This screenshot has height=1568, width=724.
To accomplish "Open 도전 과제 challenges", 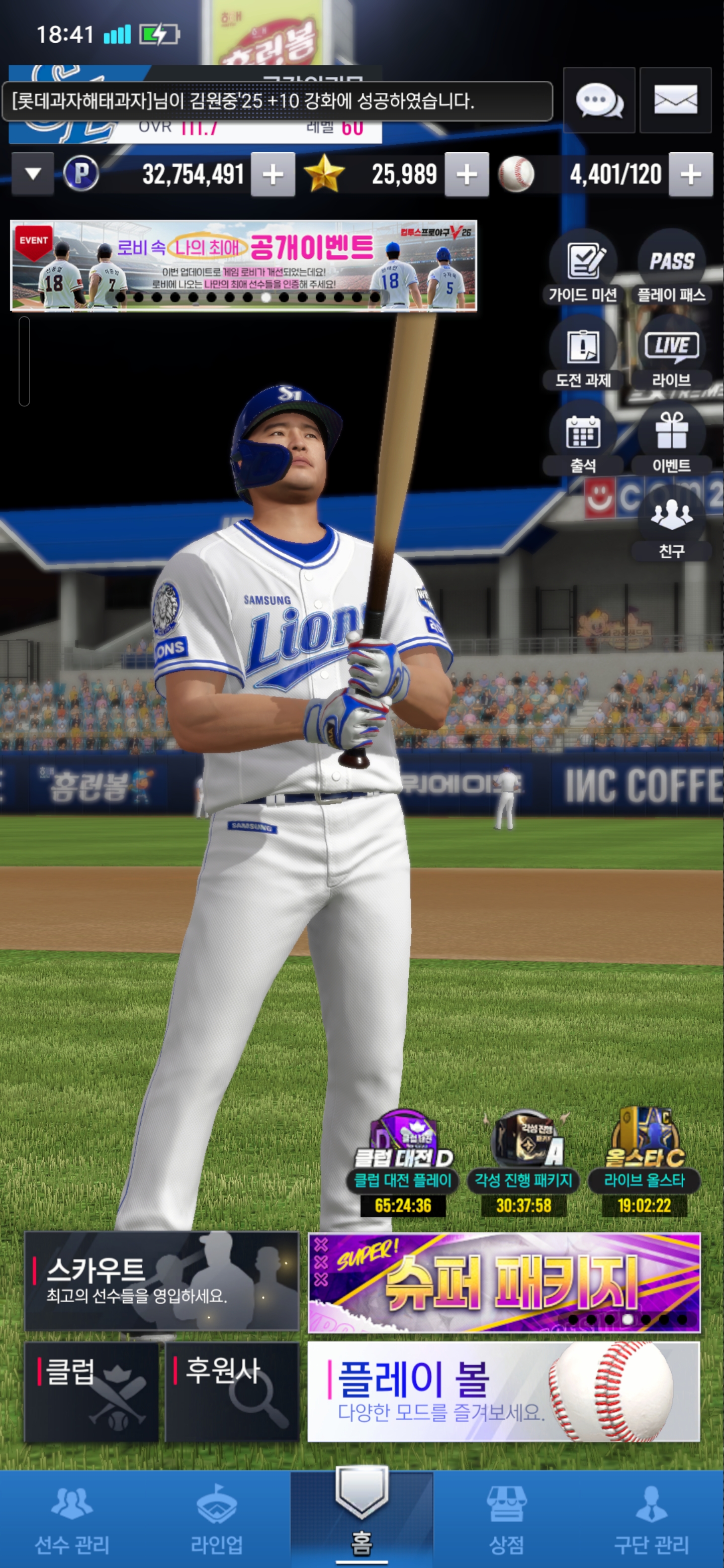I will point(583,354).
